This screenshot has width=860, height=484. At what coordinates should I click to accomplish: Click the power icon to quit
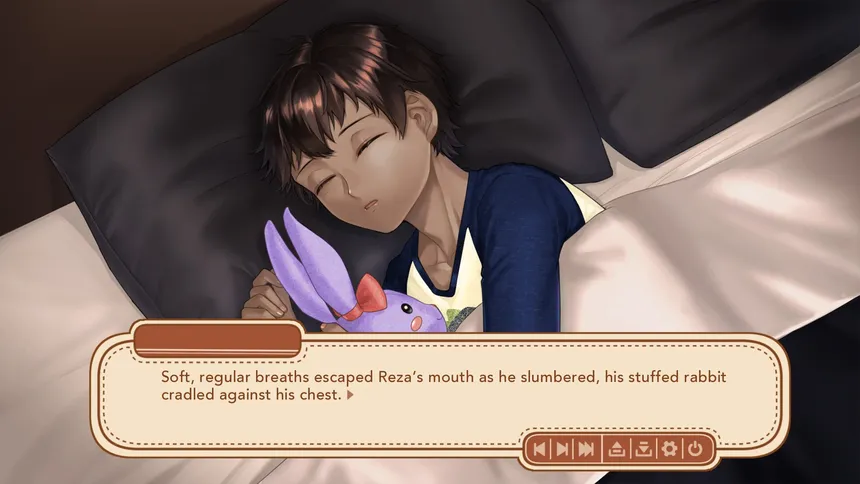coord(695,449)
